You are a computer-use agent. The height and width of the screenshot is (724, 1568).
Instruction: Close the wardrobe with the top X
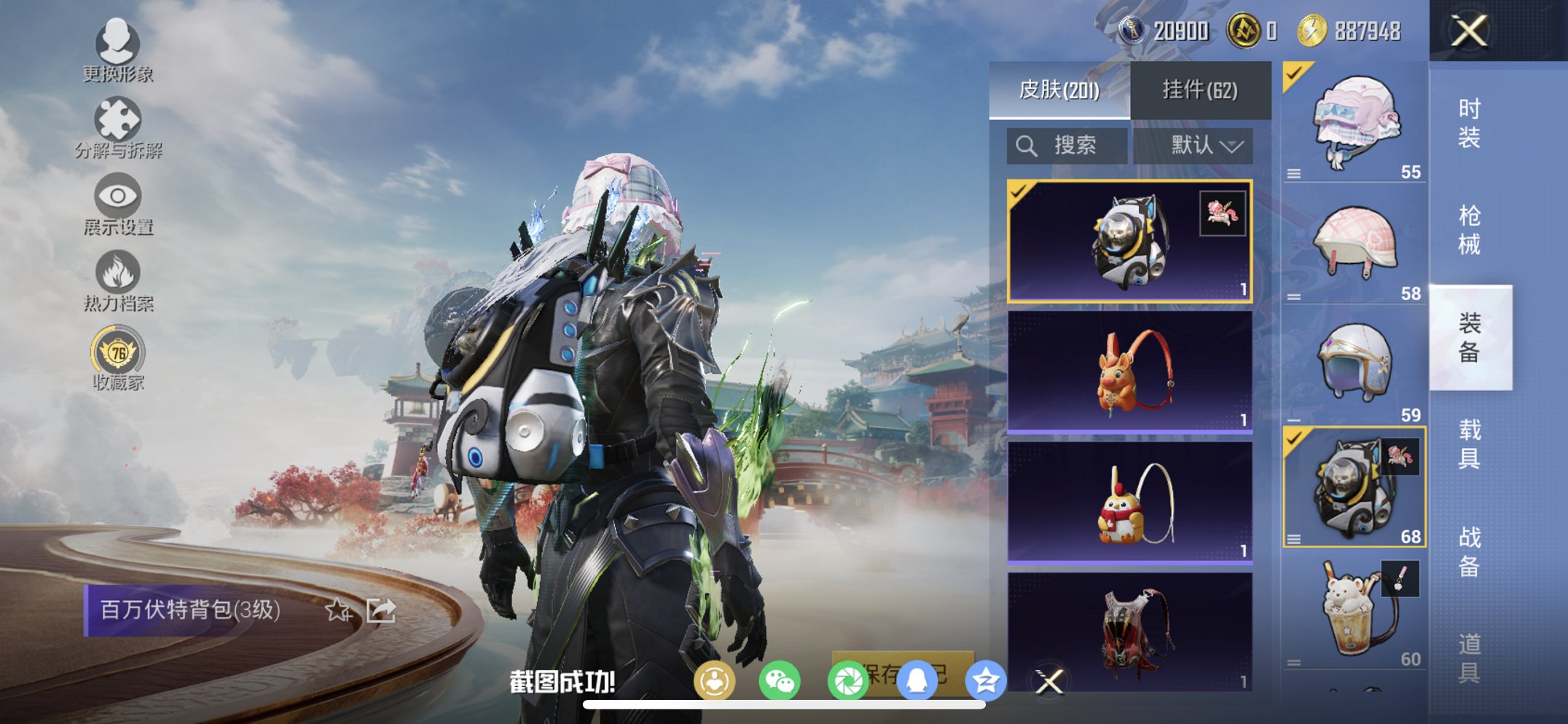(1469, 31)
